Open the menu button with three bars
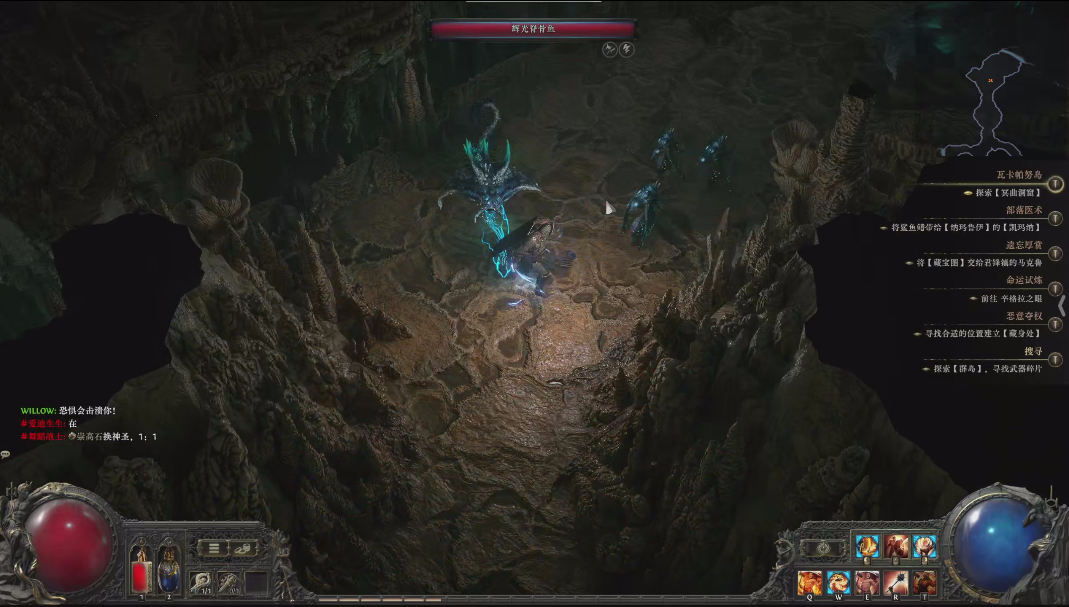This screenshot has width=1069, height=607. 213,548
